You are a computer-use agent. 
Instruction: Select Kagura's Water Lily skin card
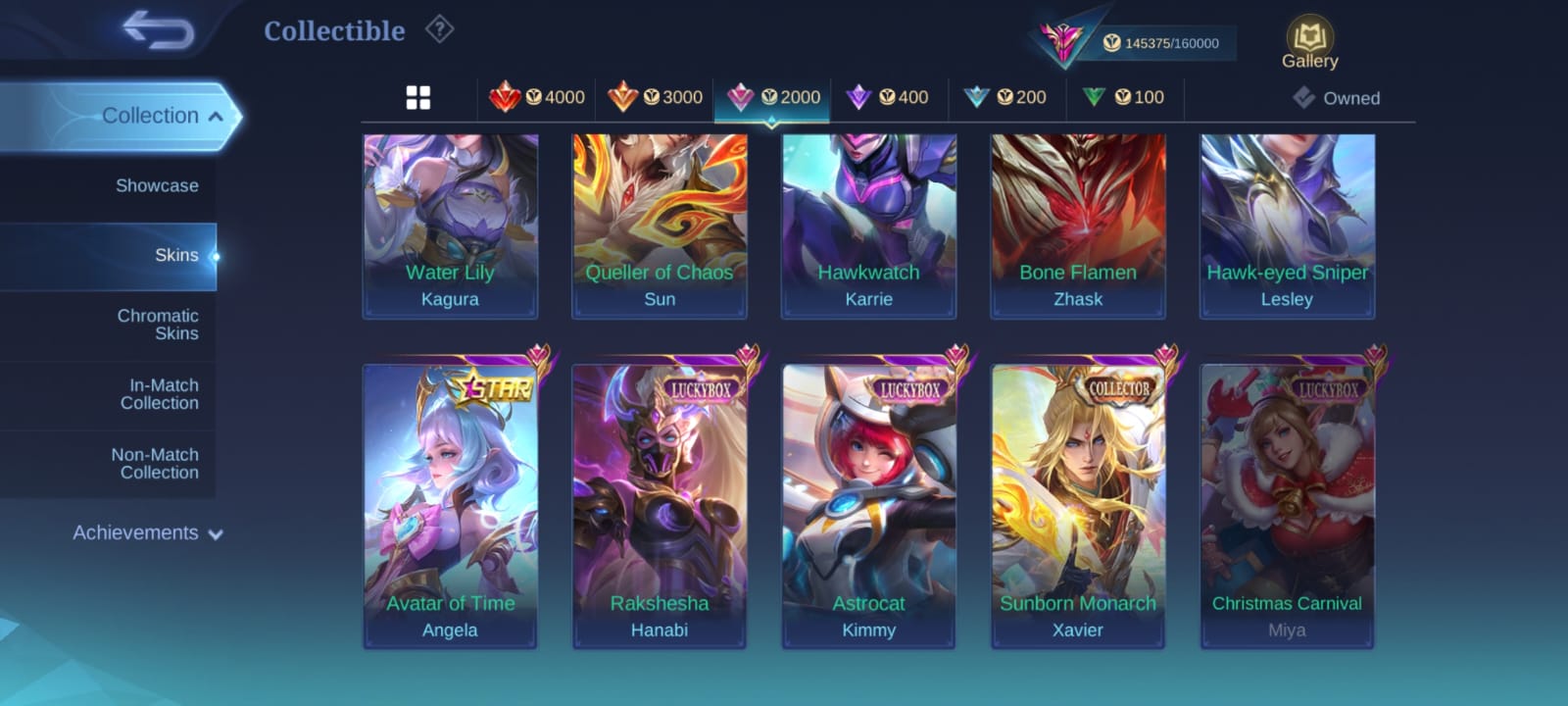[450, 226]
